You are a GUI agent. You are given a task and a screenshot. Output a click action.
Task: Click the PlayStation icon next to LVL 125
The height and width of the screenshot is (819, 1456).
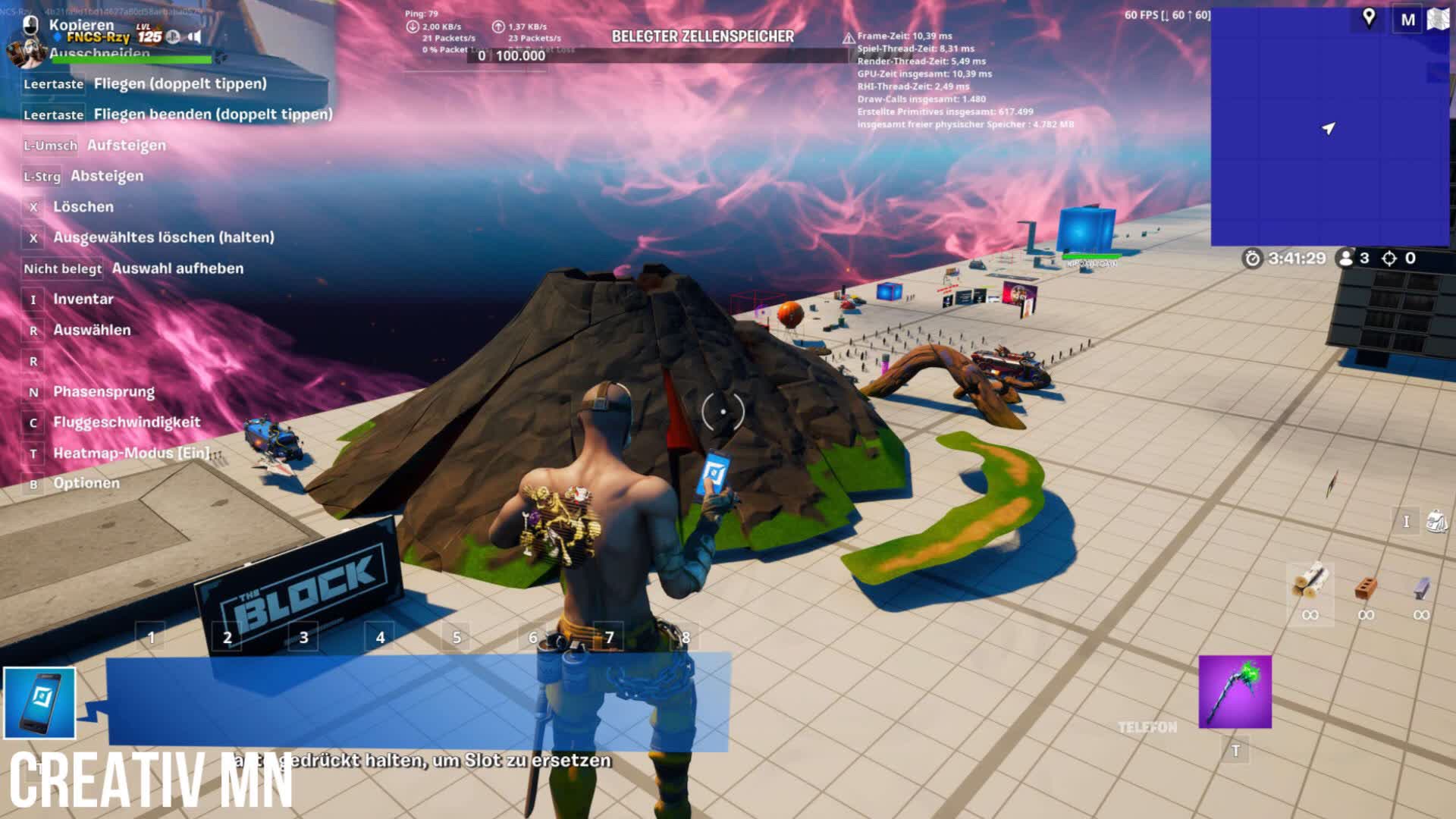[x=173, y=36]
